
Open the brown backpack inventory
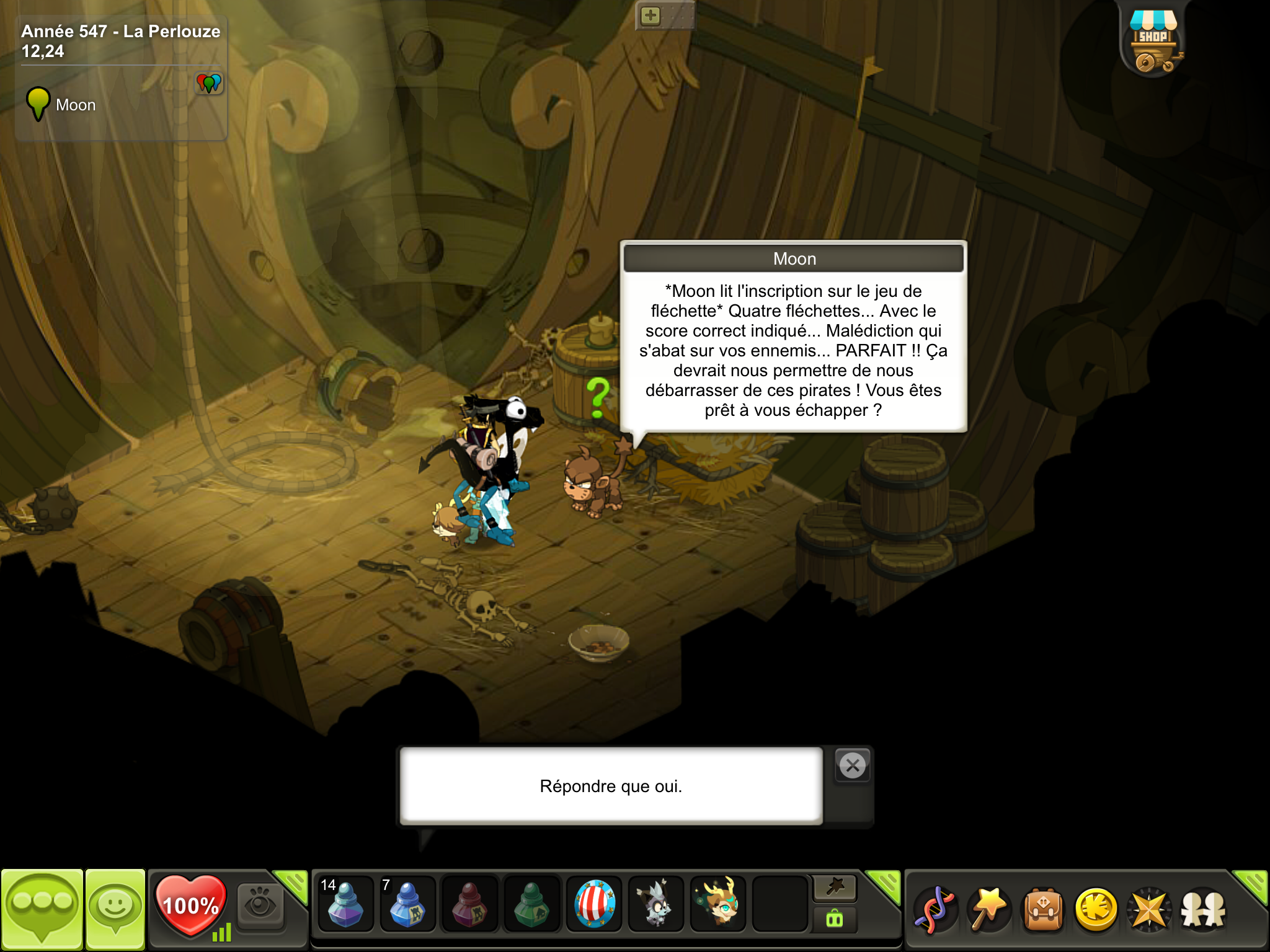point(1043,910)
